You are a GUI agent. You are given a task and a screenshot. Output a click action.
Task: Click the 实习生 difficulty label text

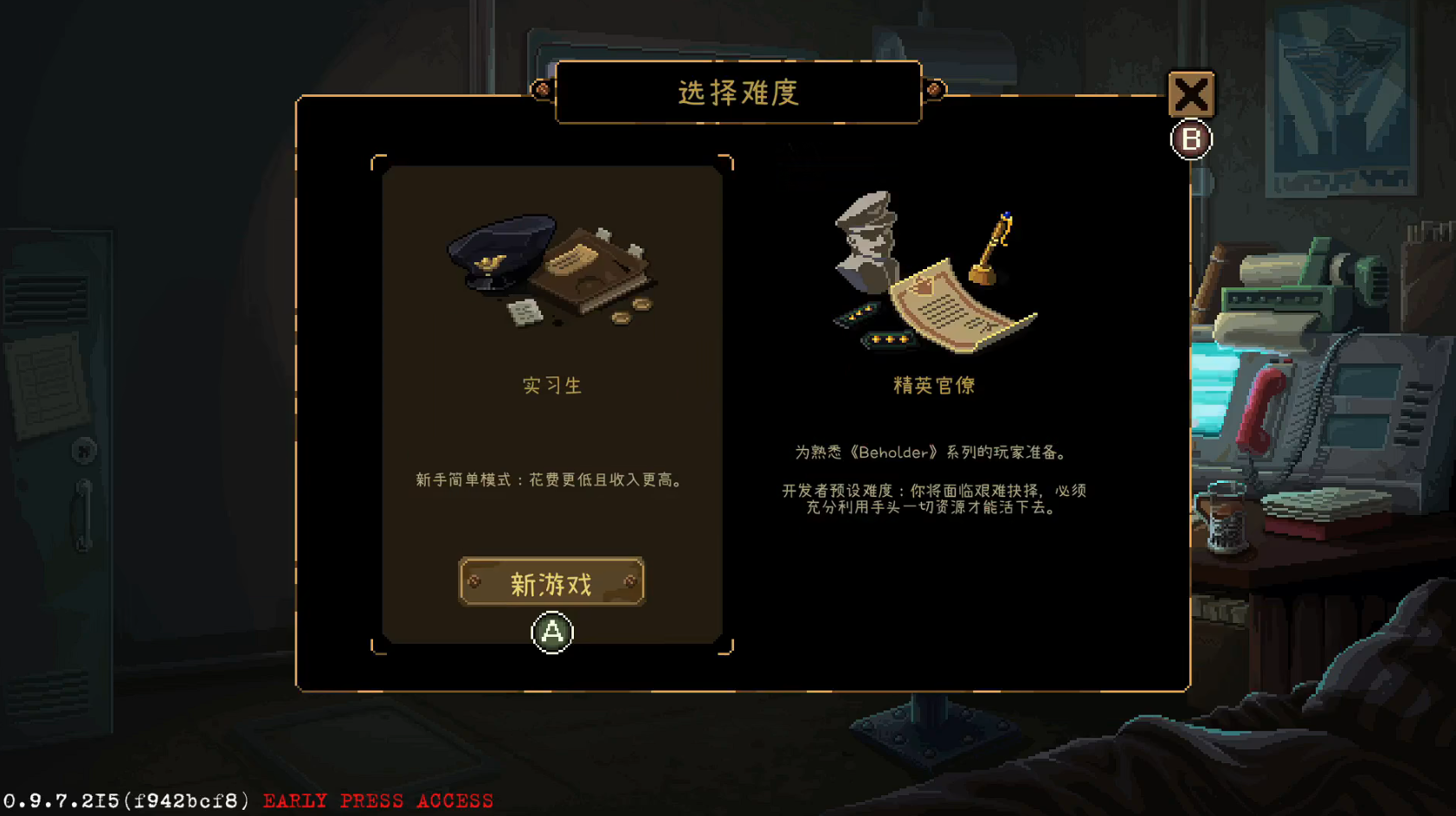551,387
